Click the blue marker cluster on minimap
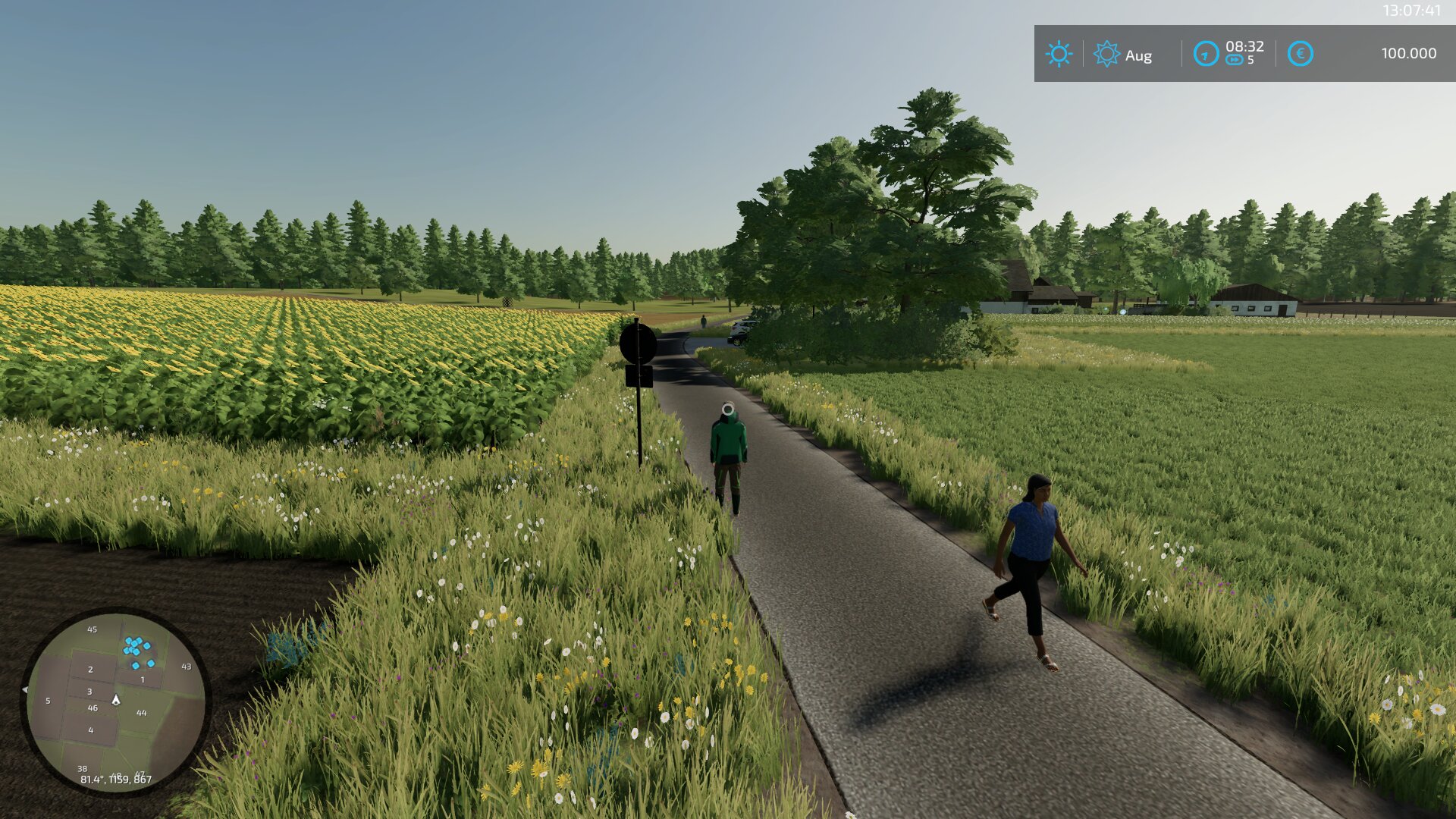Screen dimensions: 1456x819 (x=137, y=649)
